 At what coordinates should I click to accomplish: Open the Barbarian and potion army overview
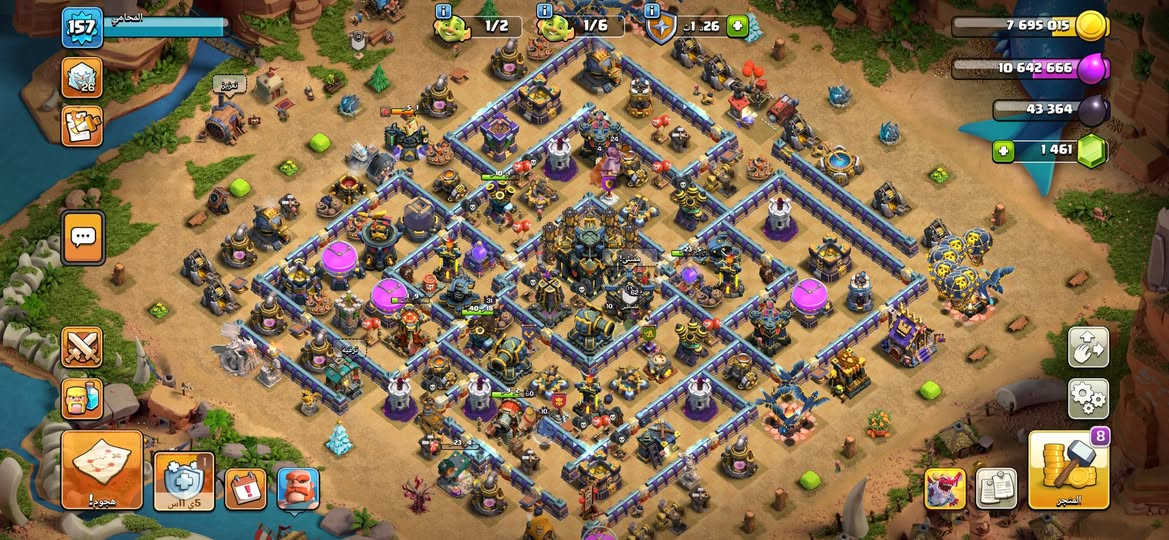point(82,397)
